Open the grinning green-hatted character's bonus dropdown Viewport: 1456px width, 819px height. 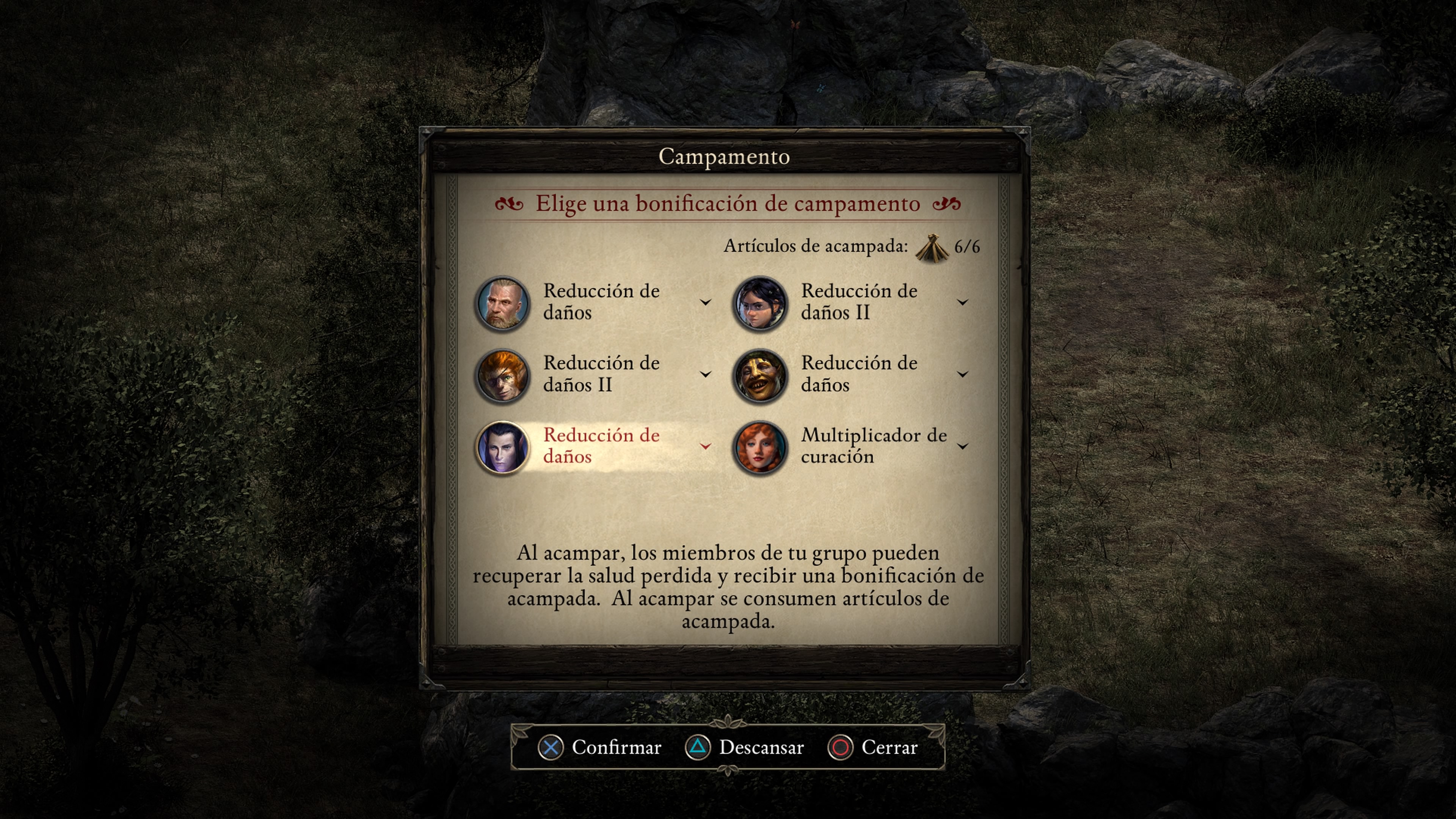(x=963, y=374)
